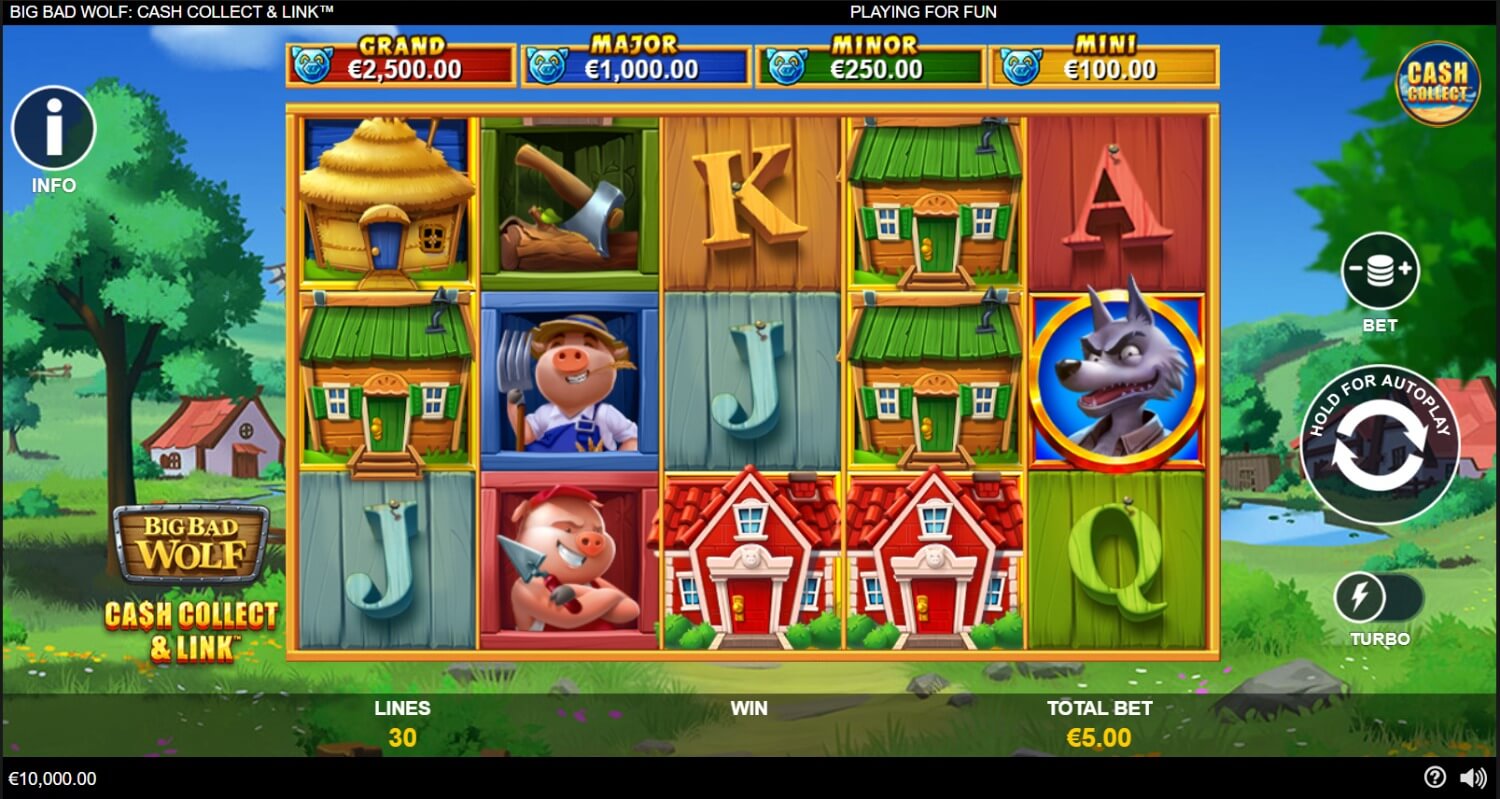Open the TOTAL BET adjuster
Image resolution: width=1500 pixels, height=799 pixels.
1099,722
